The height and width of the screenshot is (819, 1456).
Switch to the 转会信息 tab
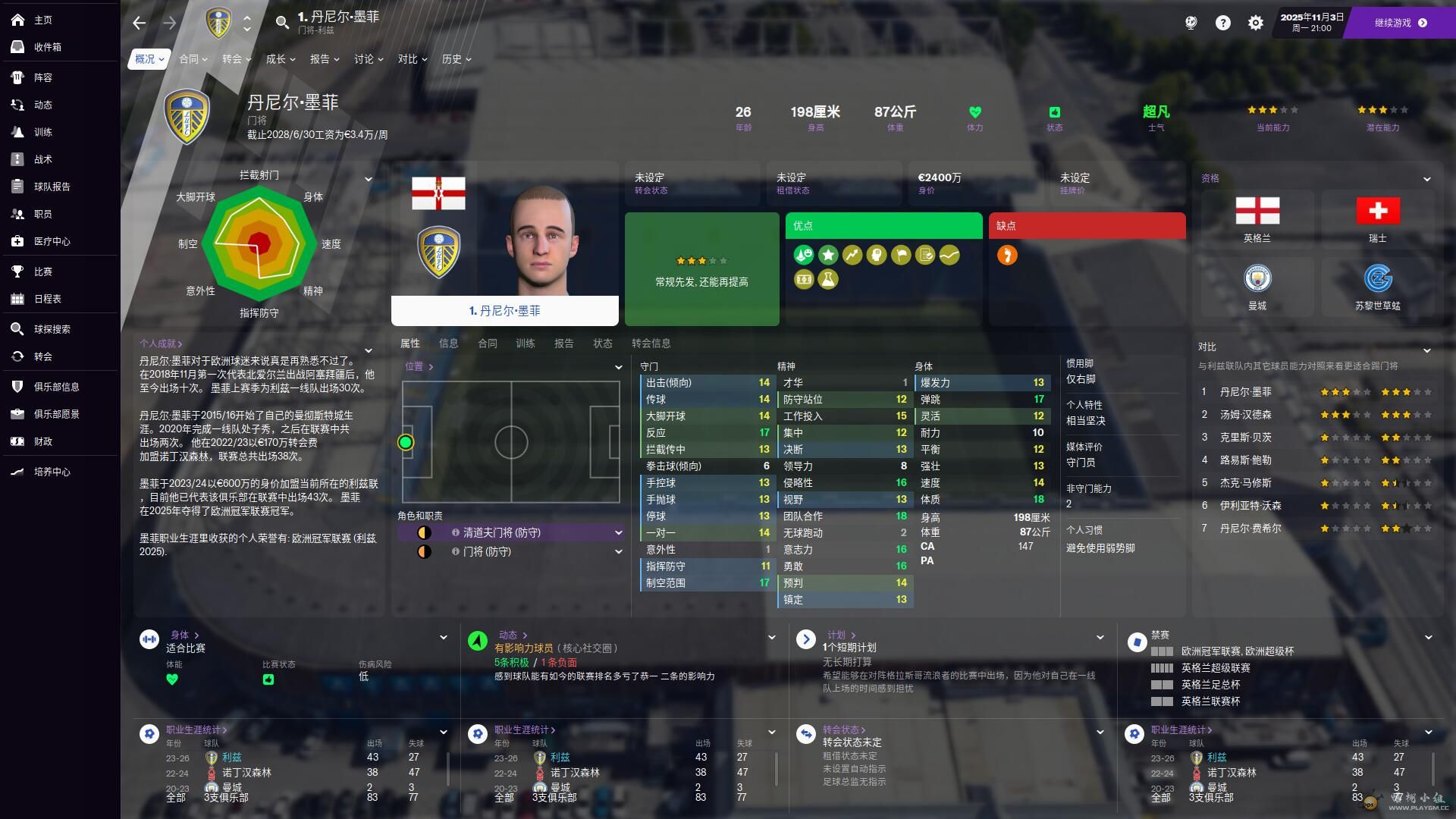651,344
